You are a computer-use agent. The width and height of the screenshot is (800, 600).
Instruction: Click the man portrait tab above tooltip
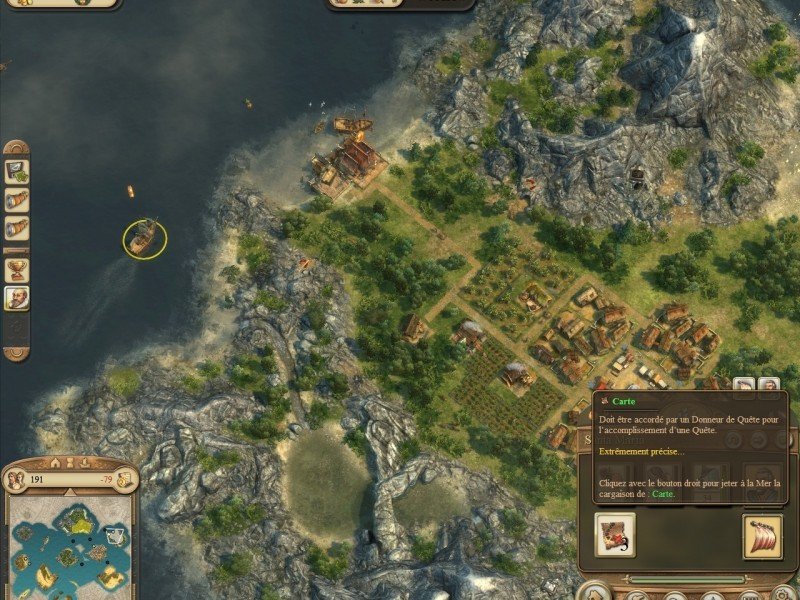tap(768, 386)
